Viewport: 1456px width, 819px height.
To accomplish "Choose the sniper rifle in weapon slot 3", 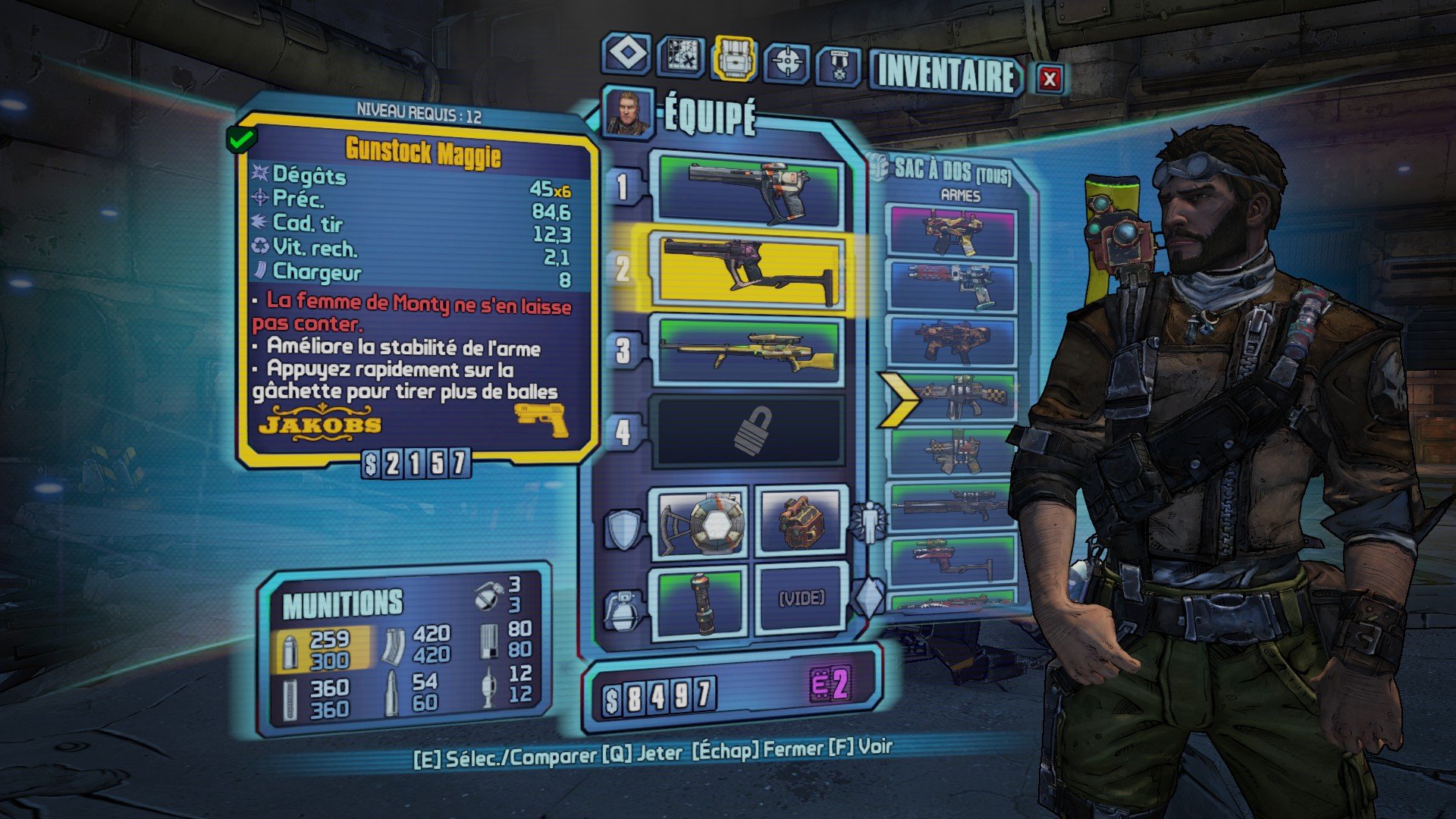I will pyautogui.click(x=750, y=352).
